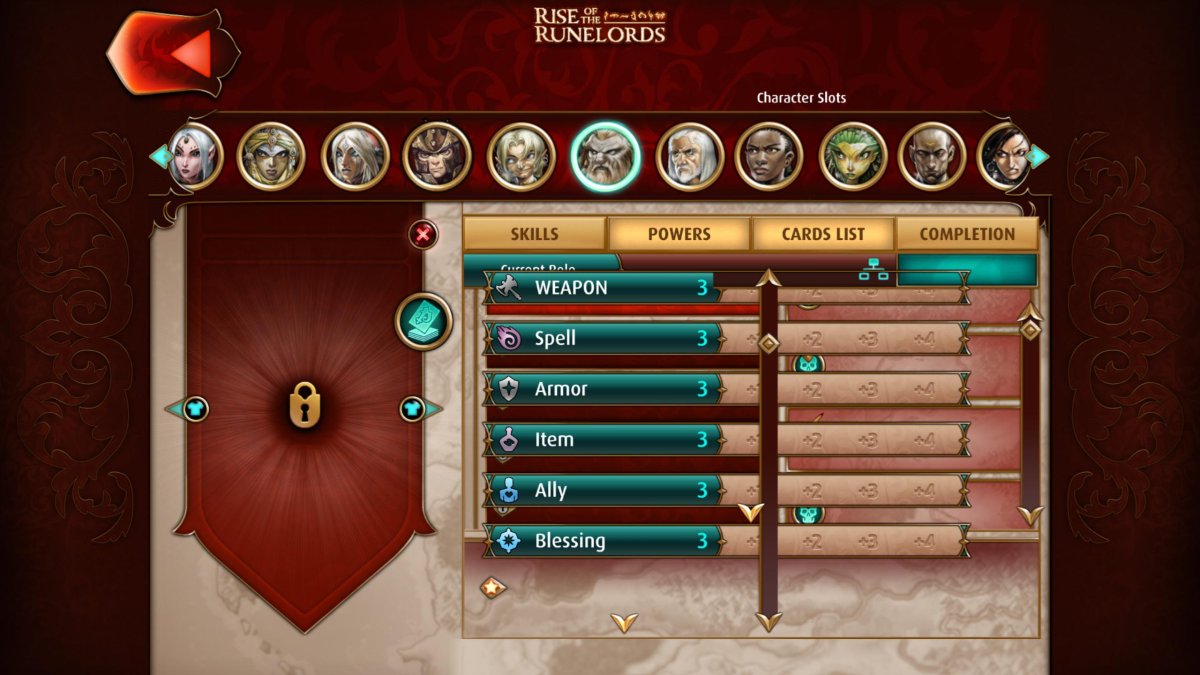The width and height of the screenshot is (1200, 675).
Task: Select the horned-helmet samurai portrait
Action: tap(436, 156)
